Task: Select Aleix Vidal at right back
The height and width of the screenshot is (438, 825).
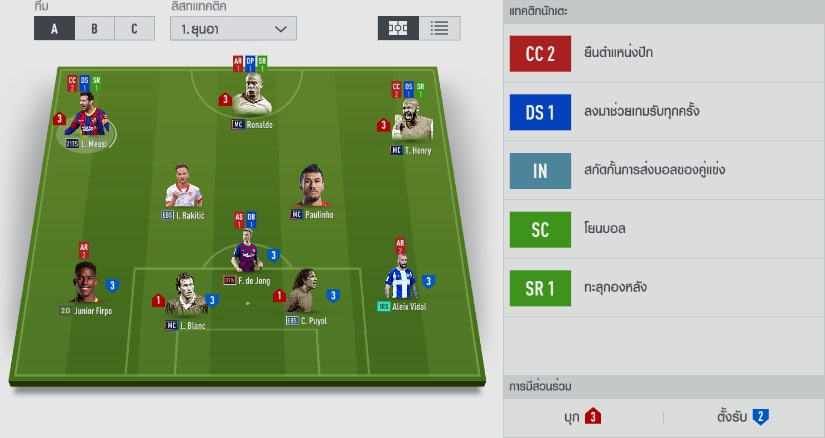Action: (403, 281)
